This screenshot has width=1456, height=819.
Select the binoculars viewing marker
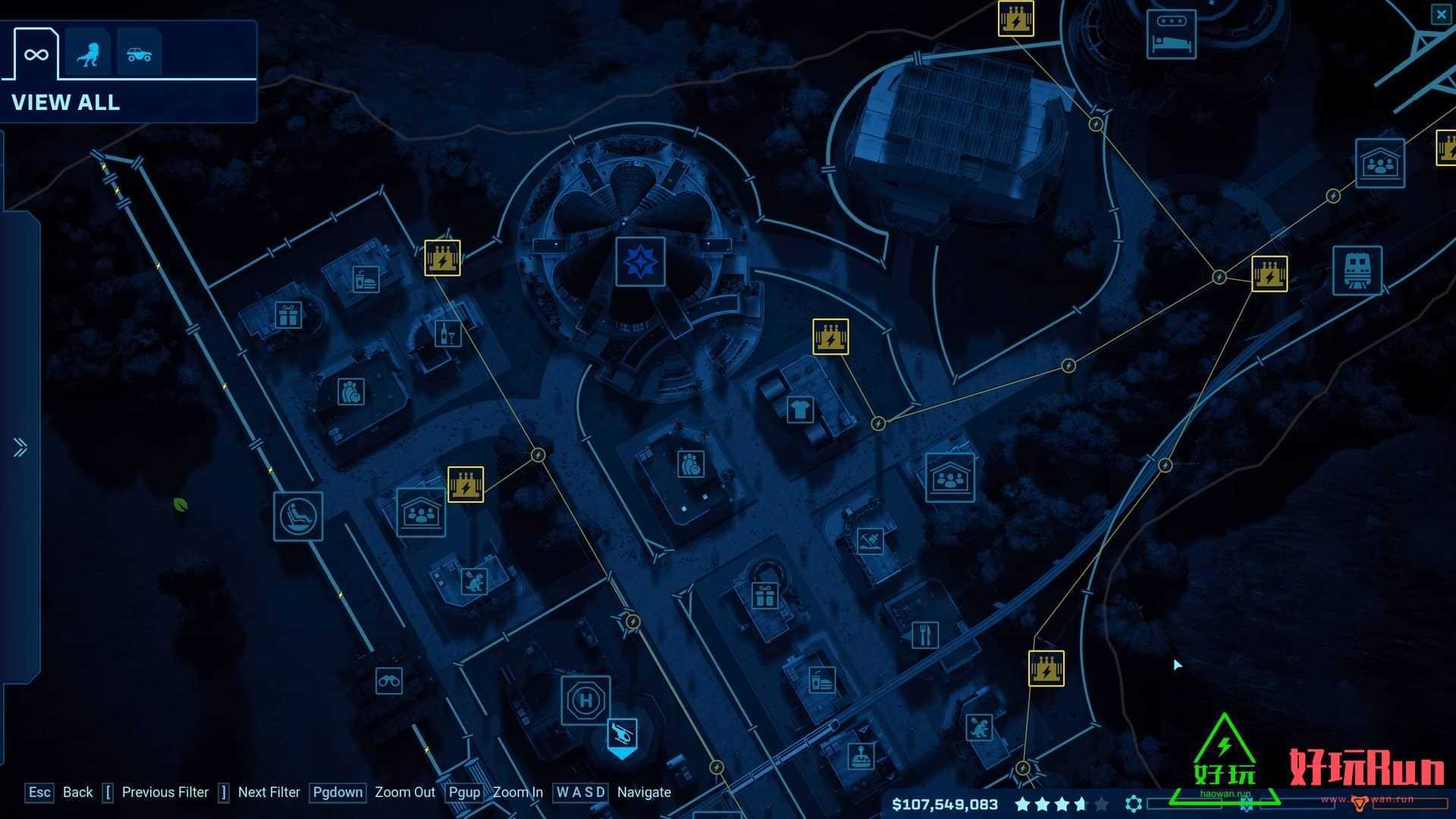(389, 681)
